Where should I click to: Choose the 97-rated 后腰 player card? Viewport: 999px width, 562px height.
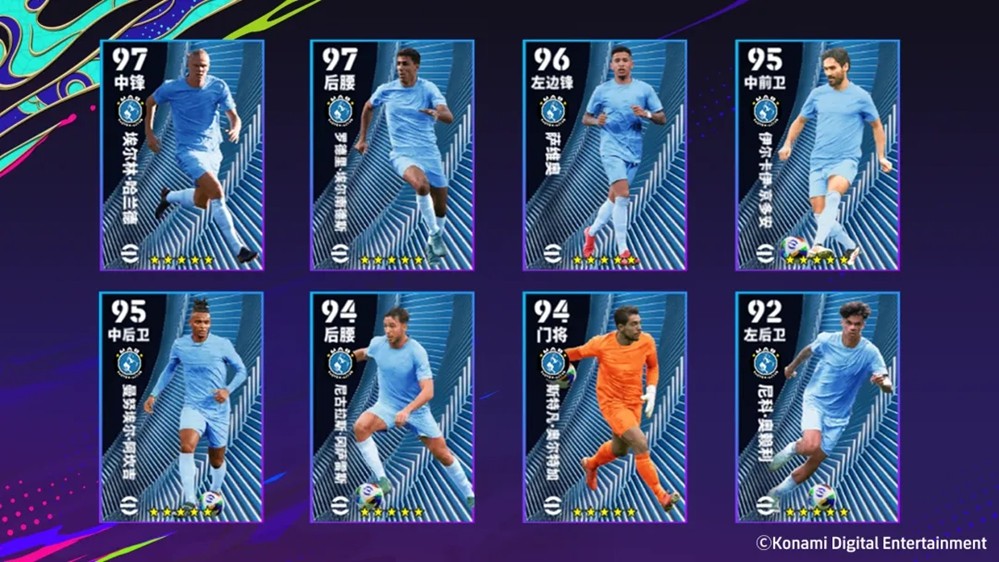pos(392,155)
